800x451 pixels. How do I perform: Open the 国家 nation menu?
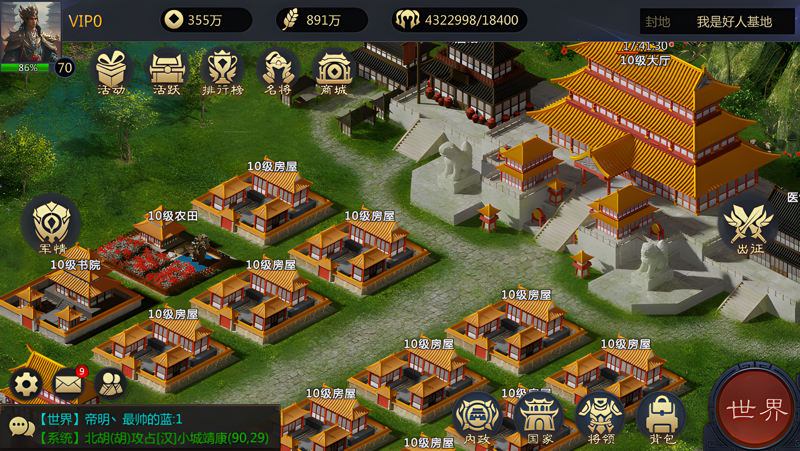540,416
